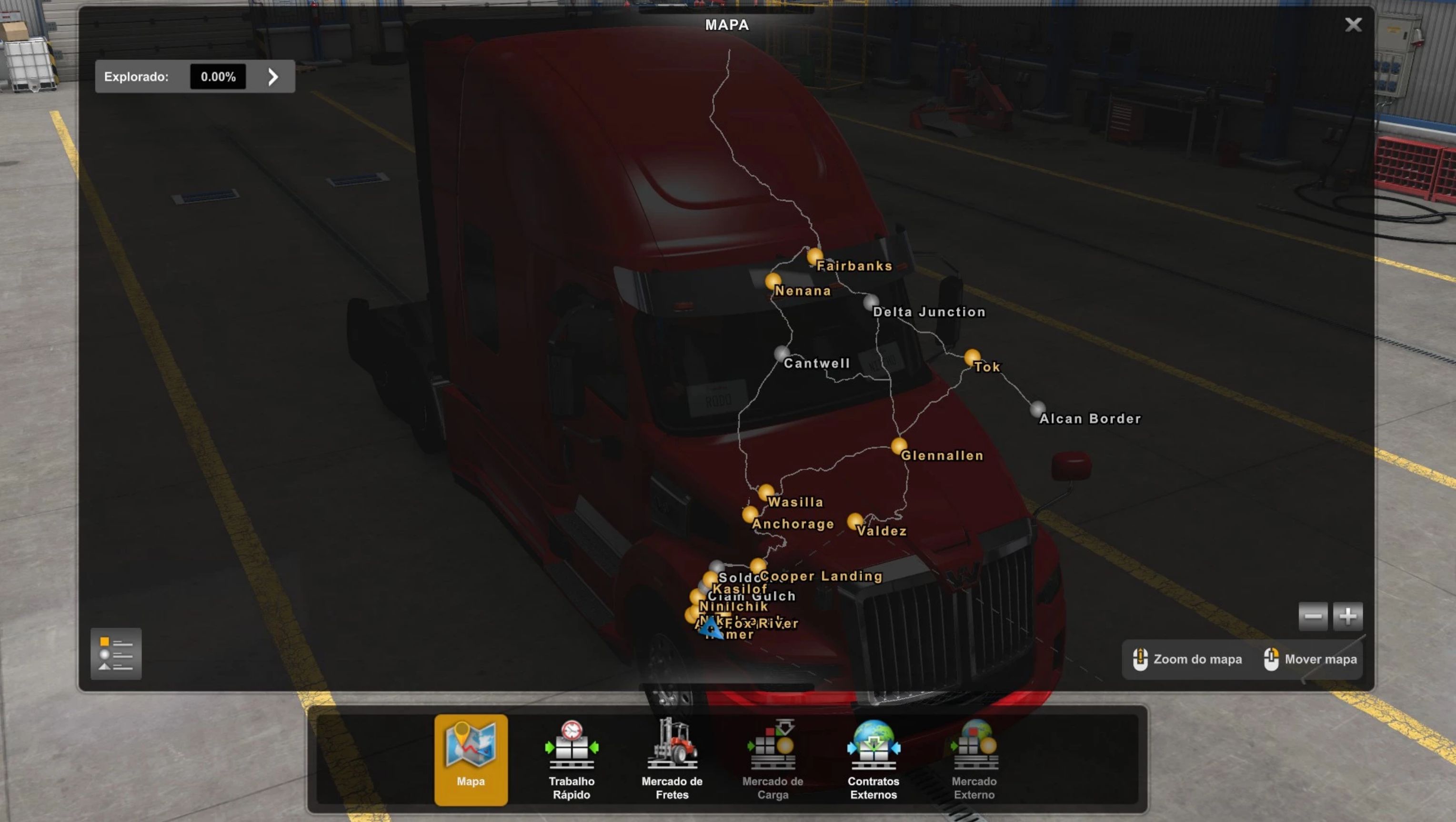Open Mercado de Carga
This screenshot has width=1456, height=822.
point(772,759)
